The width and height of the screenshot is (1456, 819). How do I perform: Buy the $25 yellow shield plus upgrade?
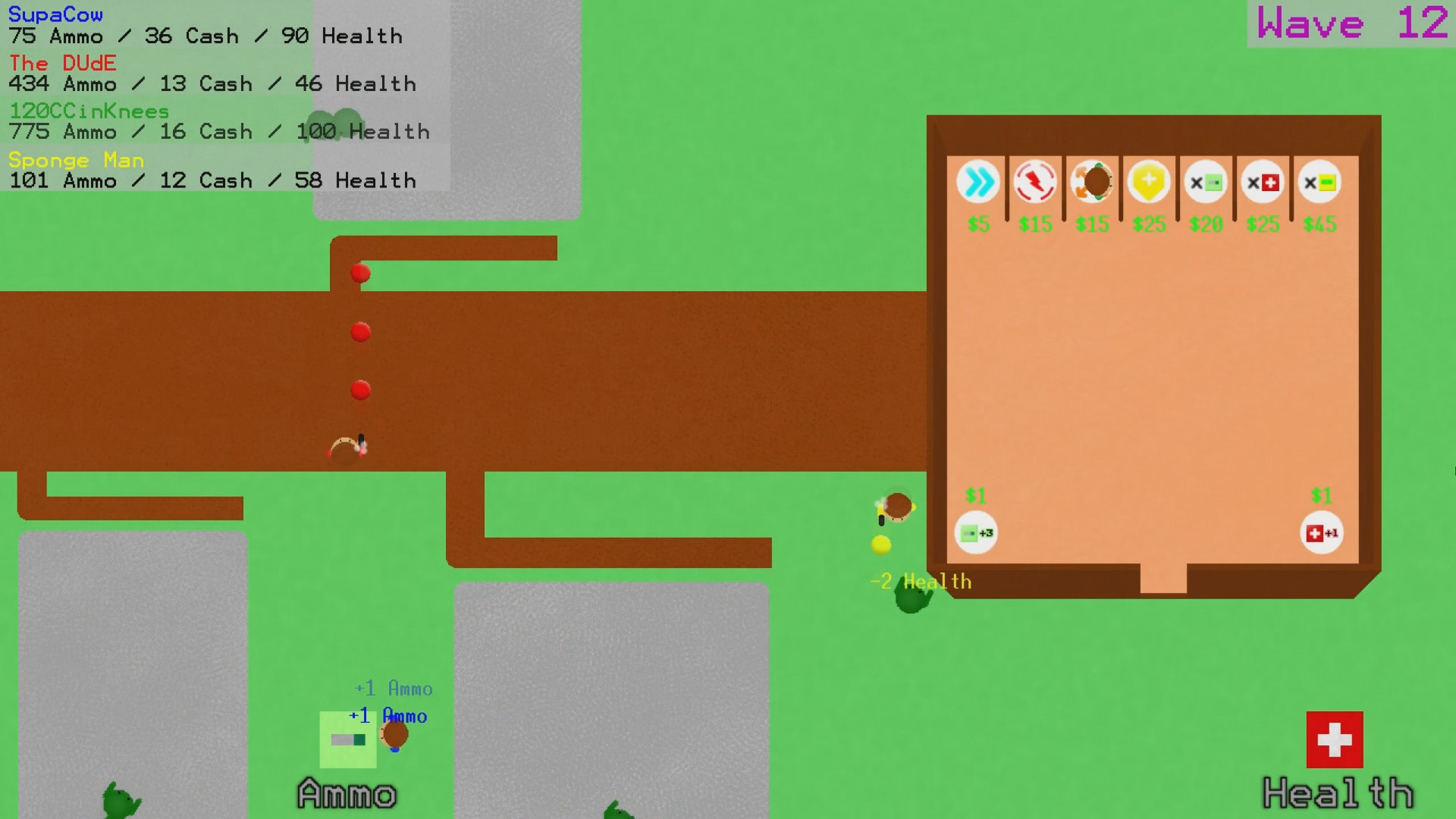coord(1149,182)
